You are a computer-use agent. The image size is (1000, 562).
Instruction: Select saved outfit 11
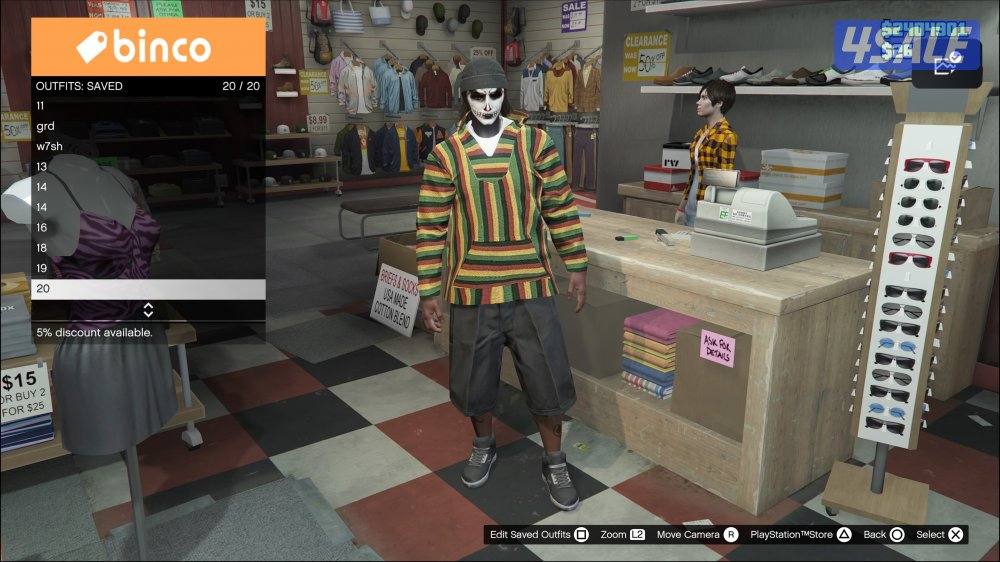[x=148, y=106]
